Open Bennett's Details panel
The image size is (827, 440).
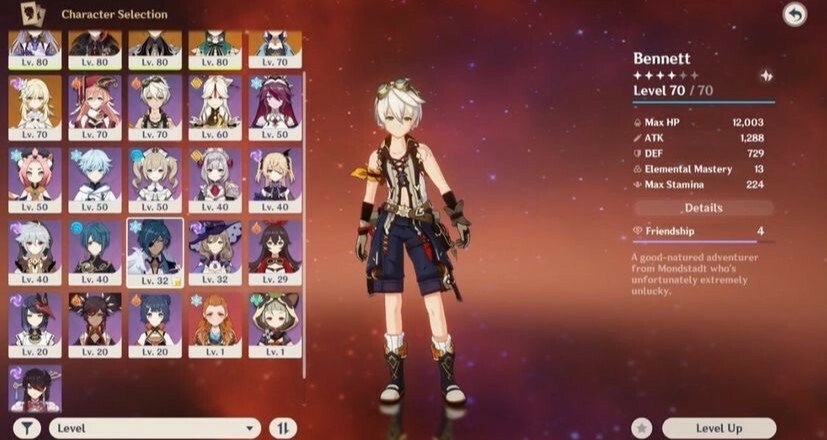(x=703, y=208)
